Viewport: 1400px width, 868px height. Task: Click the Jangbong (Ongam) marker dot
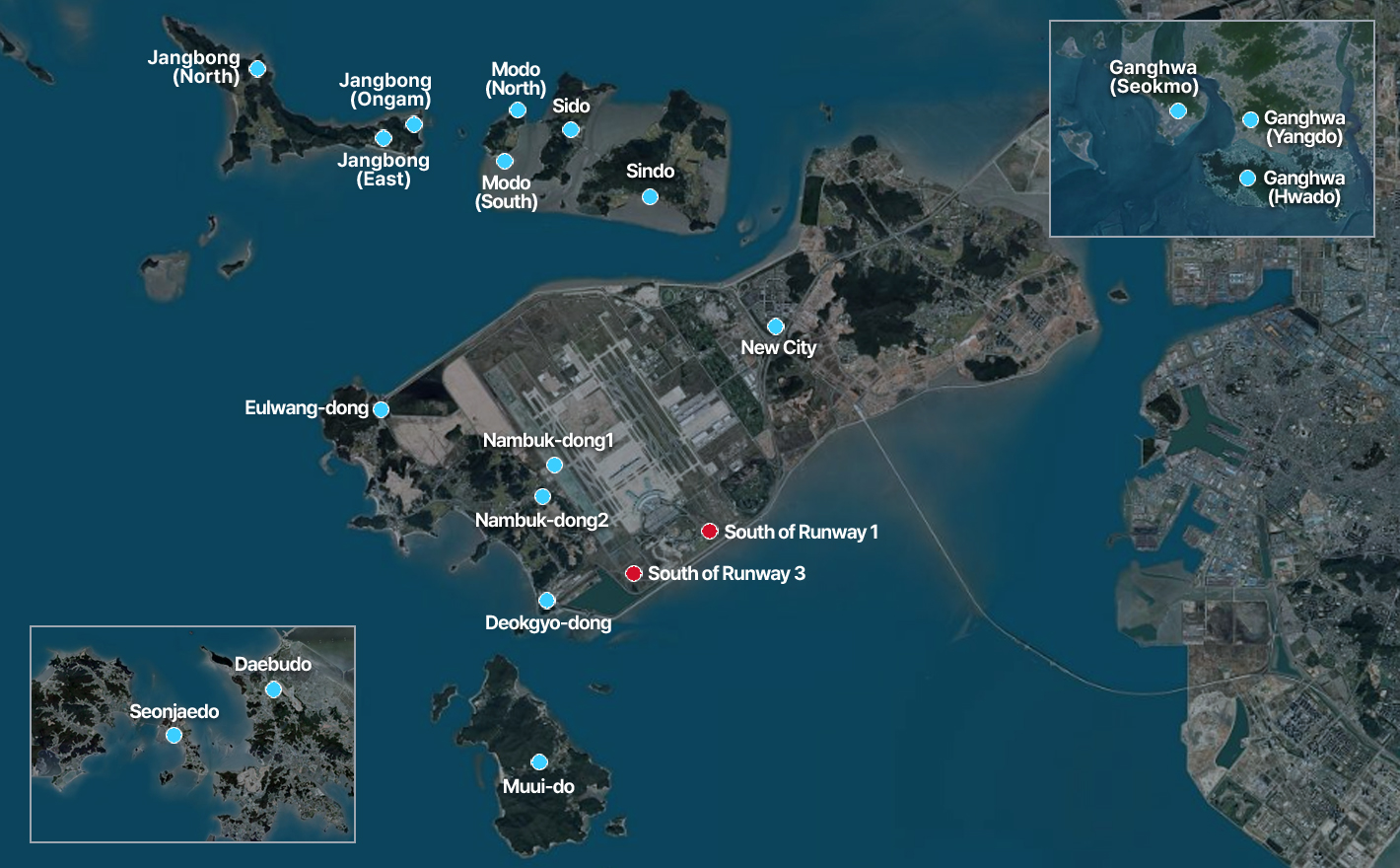click(414, 124)
